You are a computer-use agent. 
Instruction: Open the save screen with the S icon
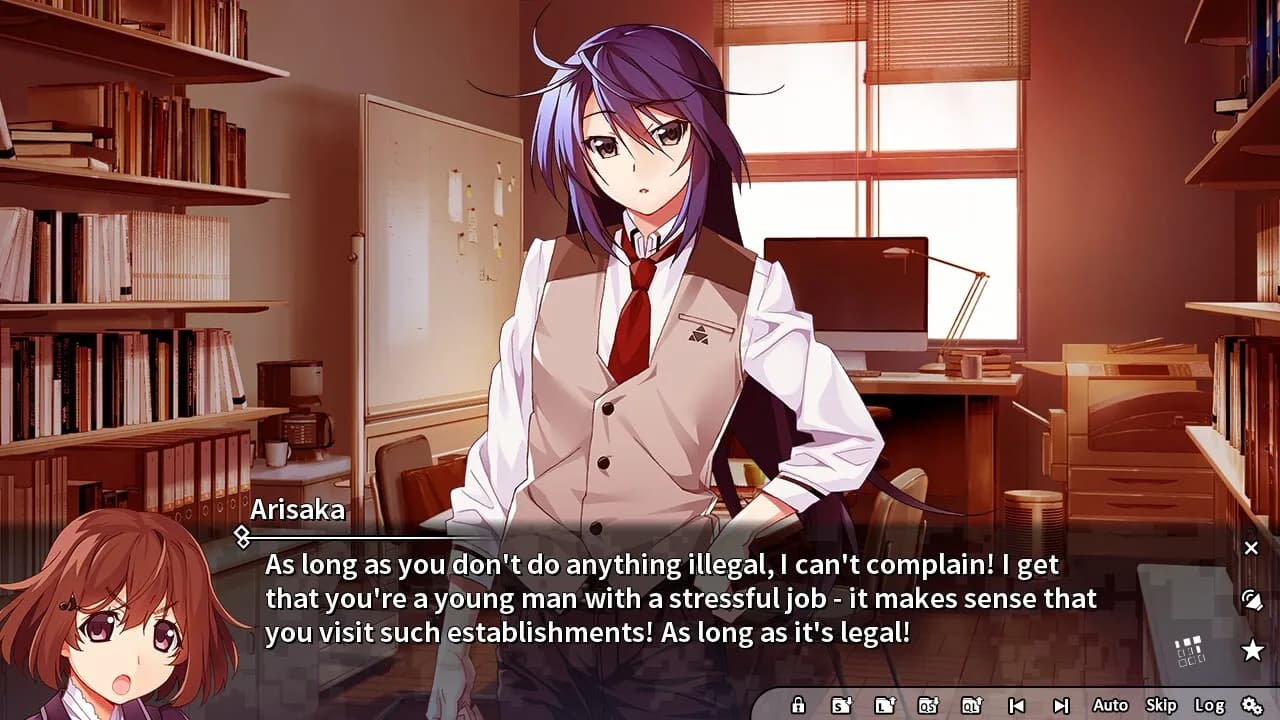coord(841,706)
